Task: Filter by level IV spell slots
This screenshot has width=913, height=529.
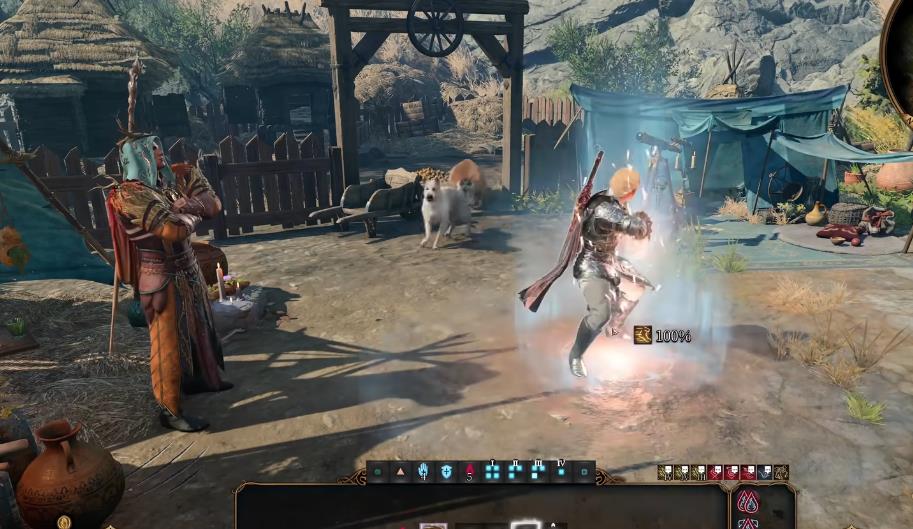Action: (x=561, y=472)
